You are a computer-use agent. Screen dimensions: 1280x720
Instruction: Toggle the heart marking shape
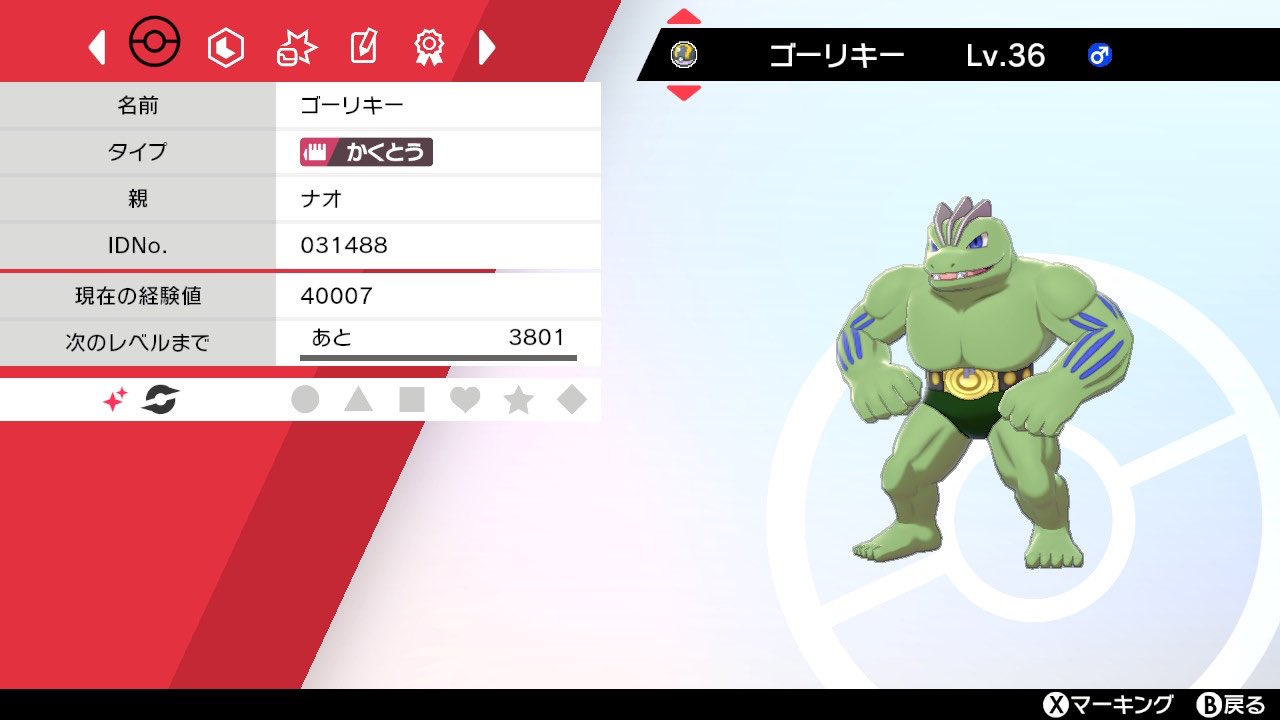466,398
